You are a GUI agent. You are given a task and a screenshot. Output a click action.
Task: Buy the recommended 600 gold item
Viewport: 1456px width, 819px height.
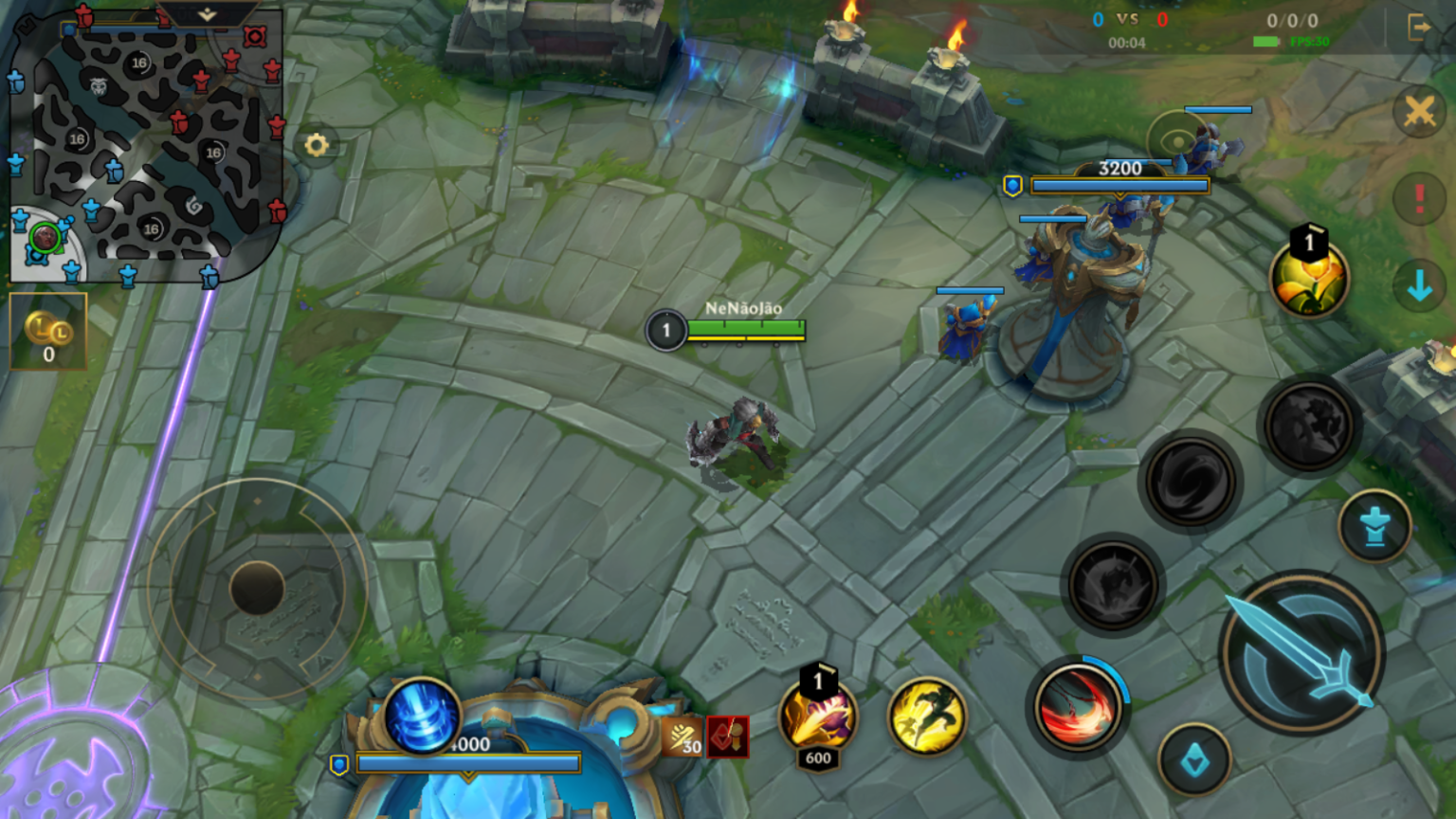pos(817,716)
